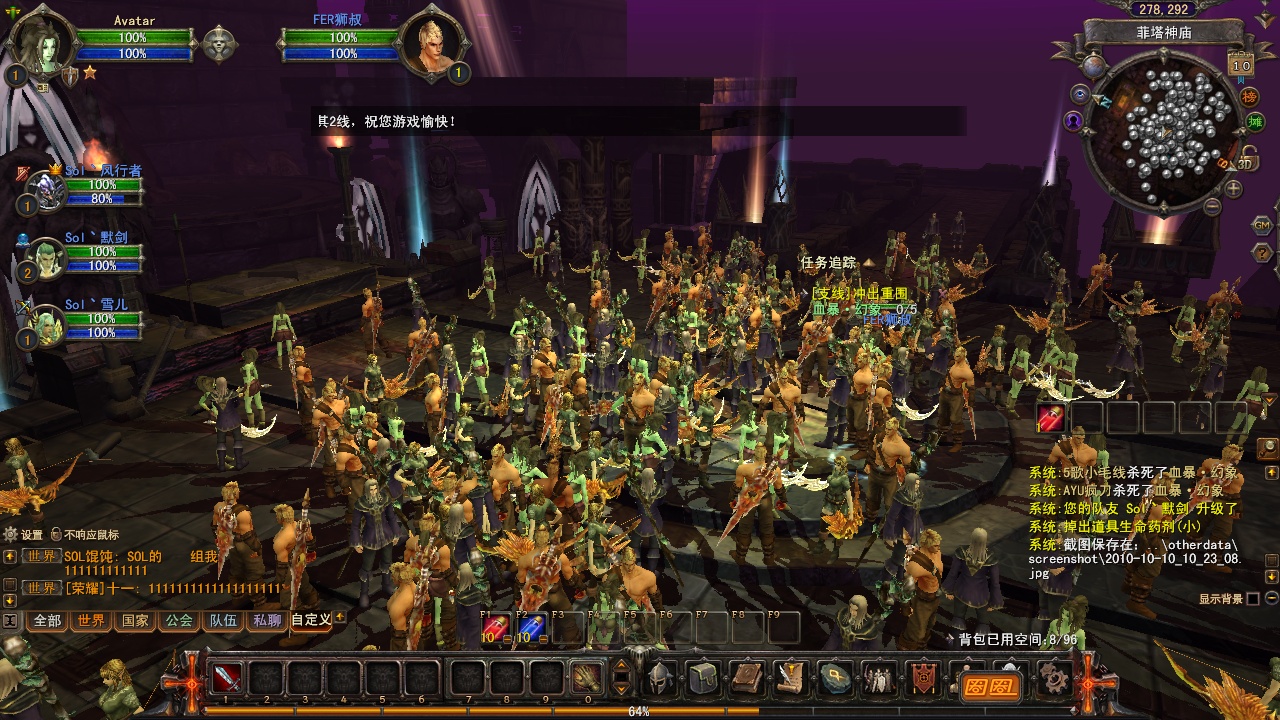1280x720 pixels.
Task: Select the 世界 chat channel tab
Action: [91, 620]
